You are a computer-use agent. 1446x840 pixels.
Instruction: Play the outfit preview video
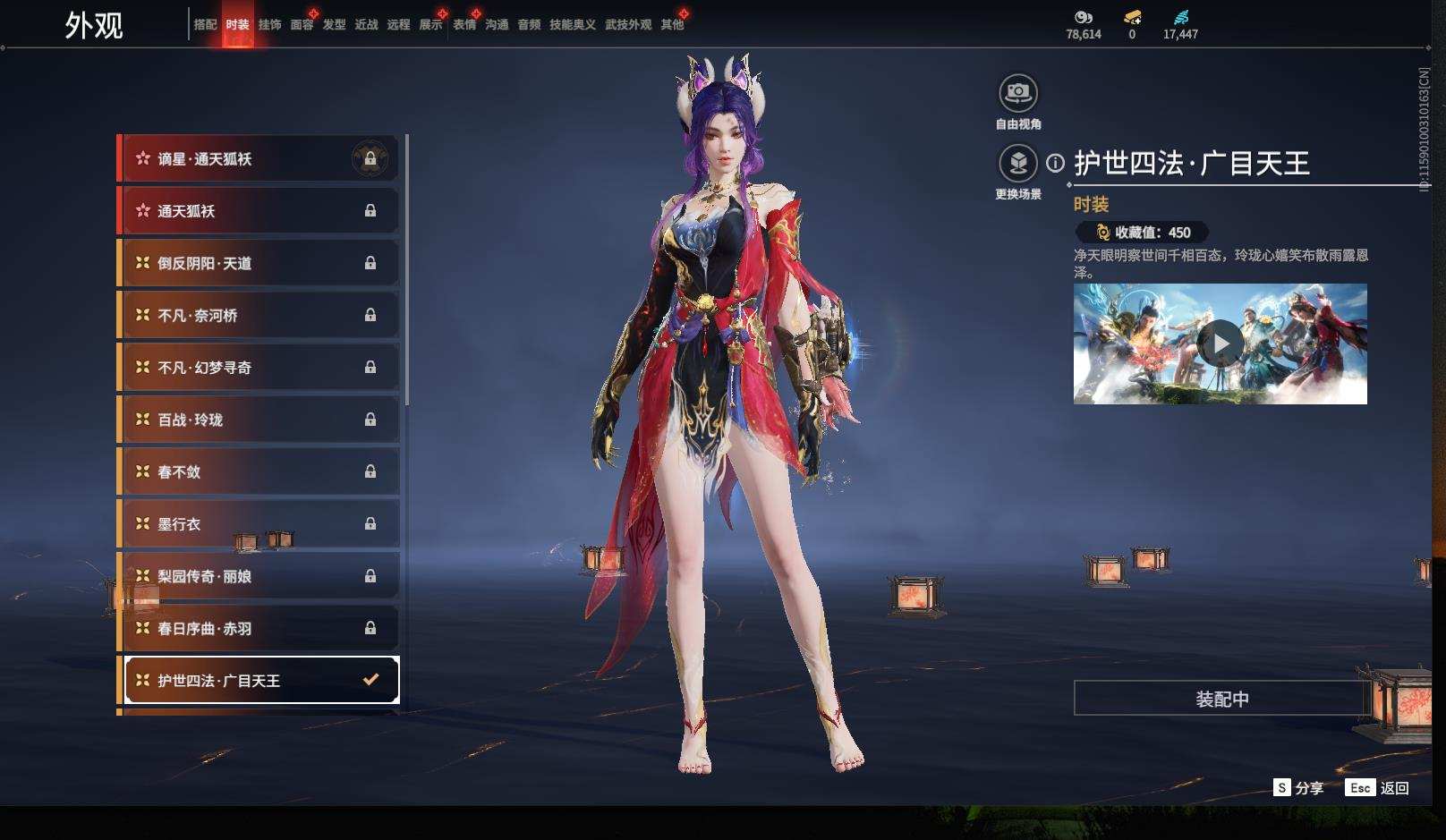tap(1220, 344)
